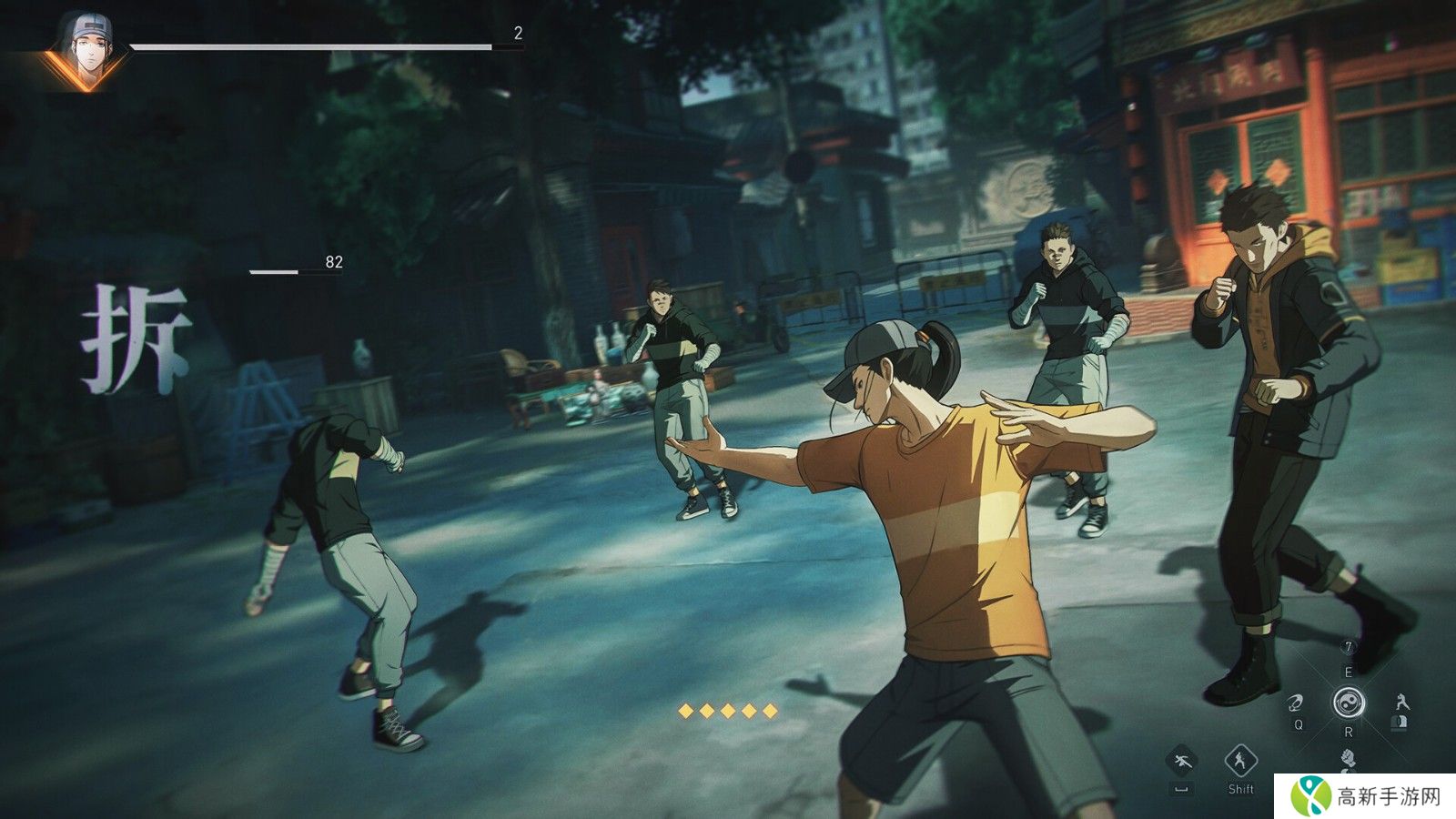This screenshot has width=1456, height=819.
Task: Activate the yin-yang skill icon
Action: click(1348, 703)
